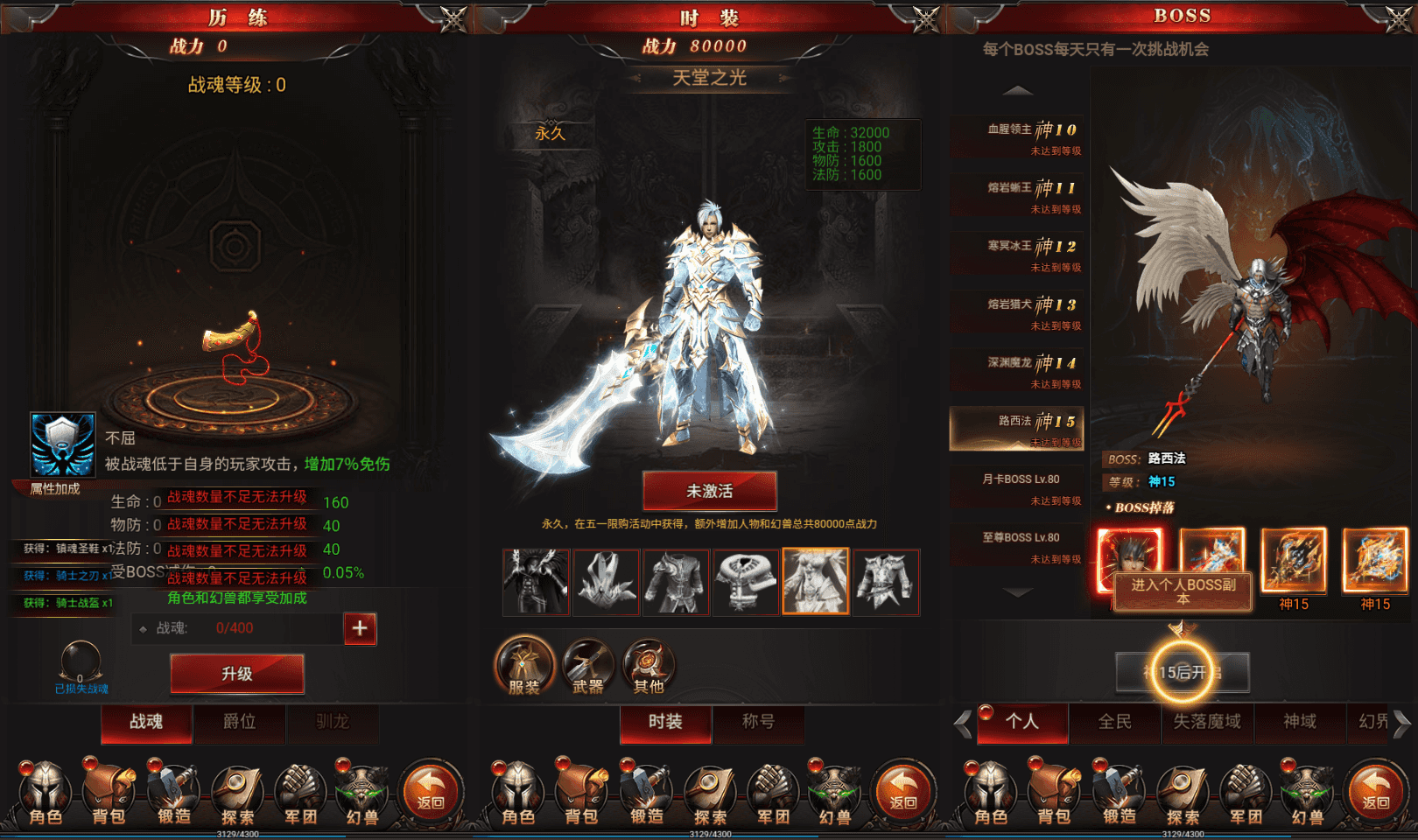Click the 未激活 activation button
1418x840 pixels.
click(709, 491)
